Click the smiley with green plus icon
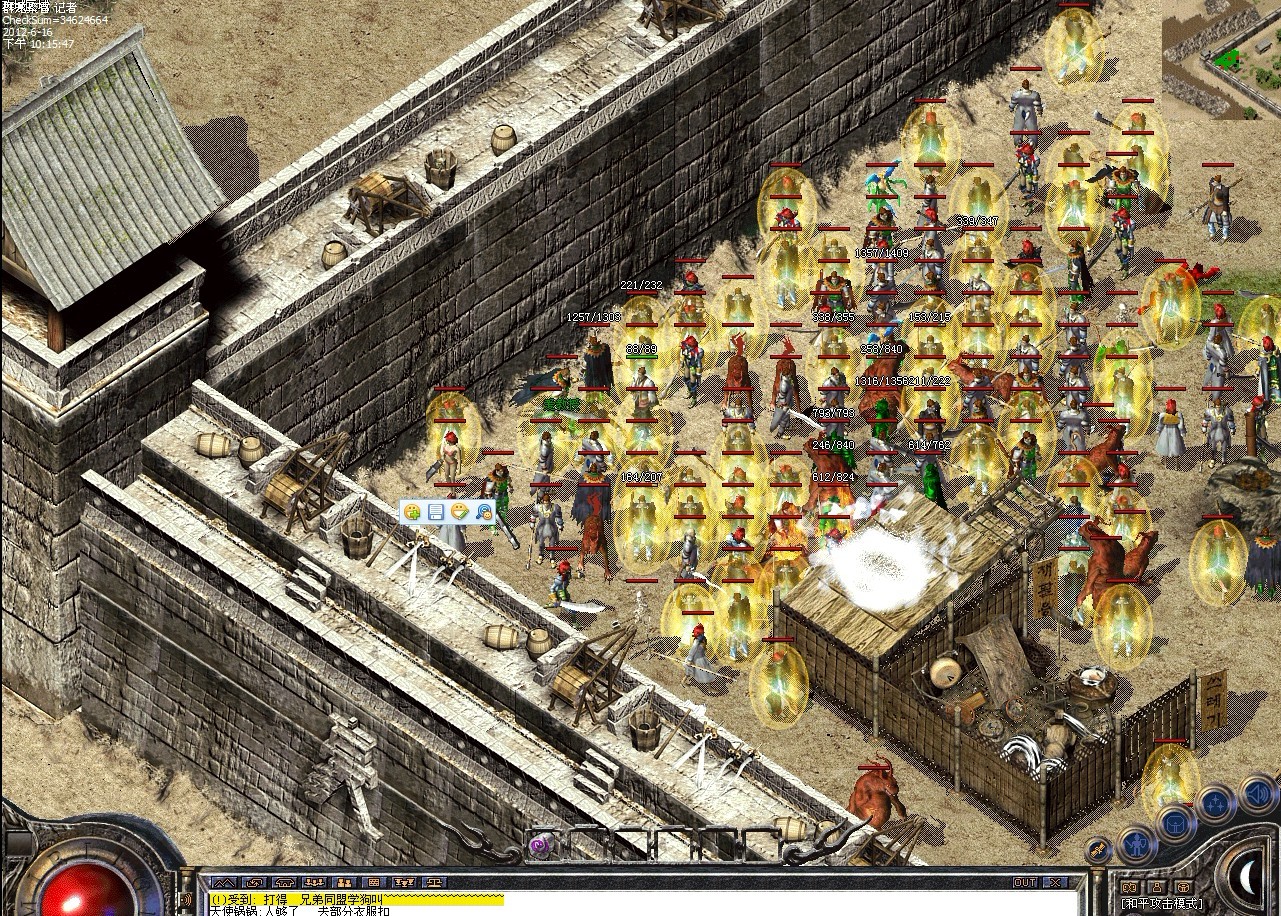Screen dimensions: 1281x916 412,512
